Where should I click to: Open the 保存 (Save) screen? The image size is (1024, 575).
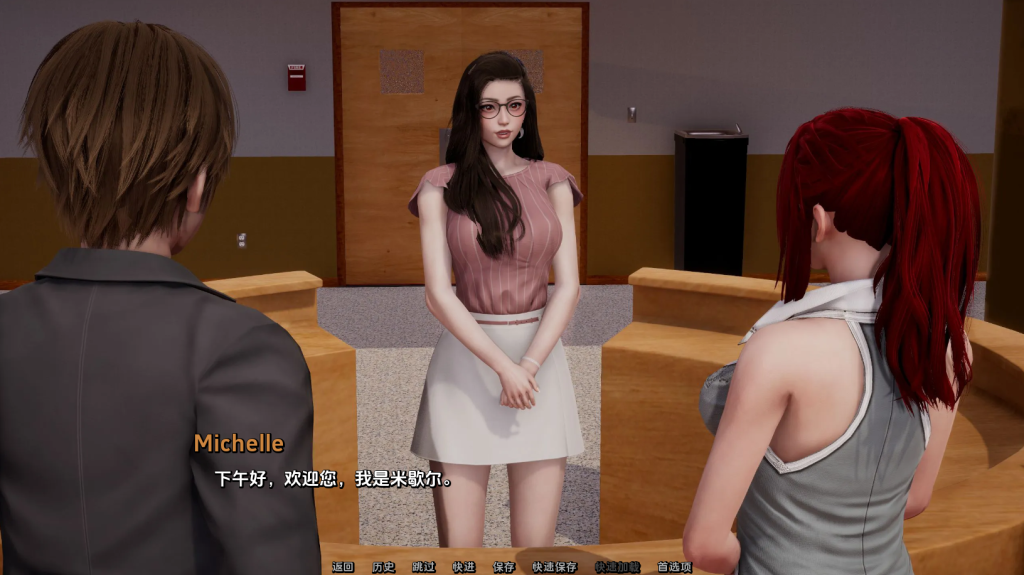click(x=503, y=567)
